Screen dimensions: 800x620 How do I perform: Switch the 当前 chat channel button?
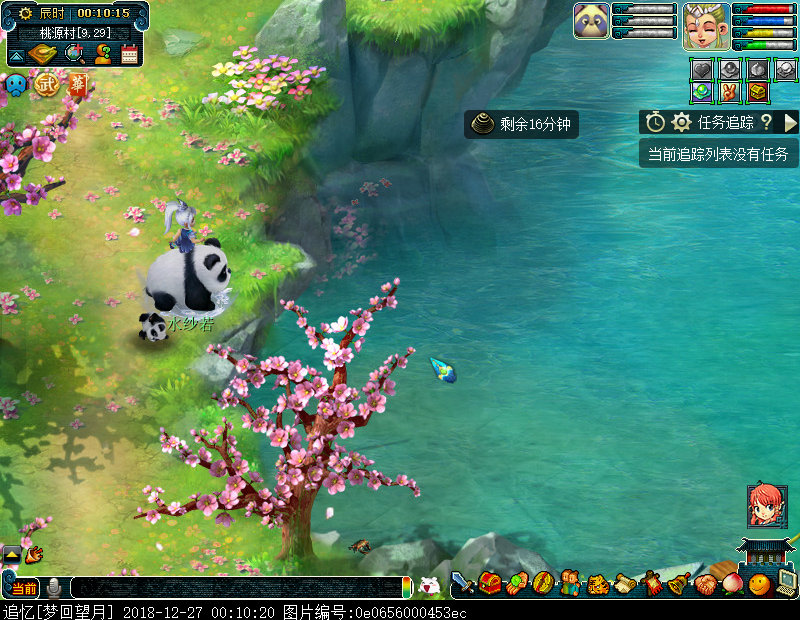(x=23, y=588)
